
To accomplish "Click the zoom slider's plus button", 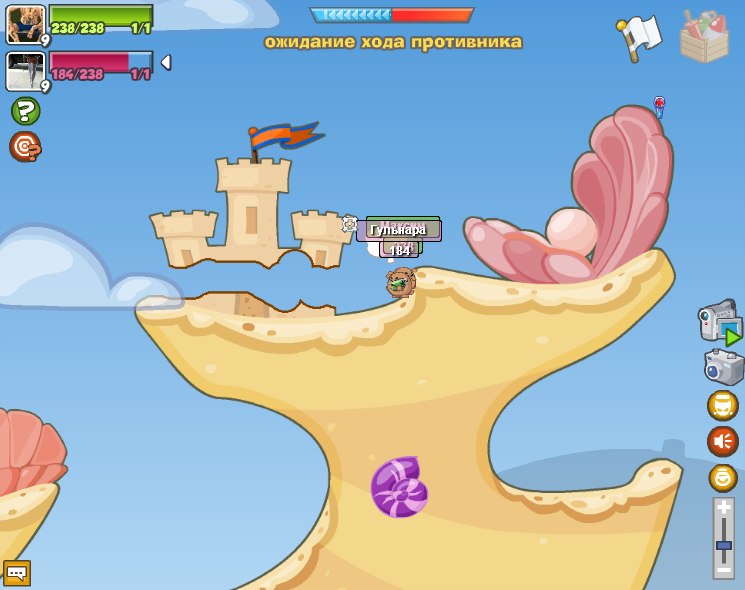I will [x=724, y=509].
